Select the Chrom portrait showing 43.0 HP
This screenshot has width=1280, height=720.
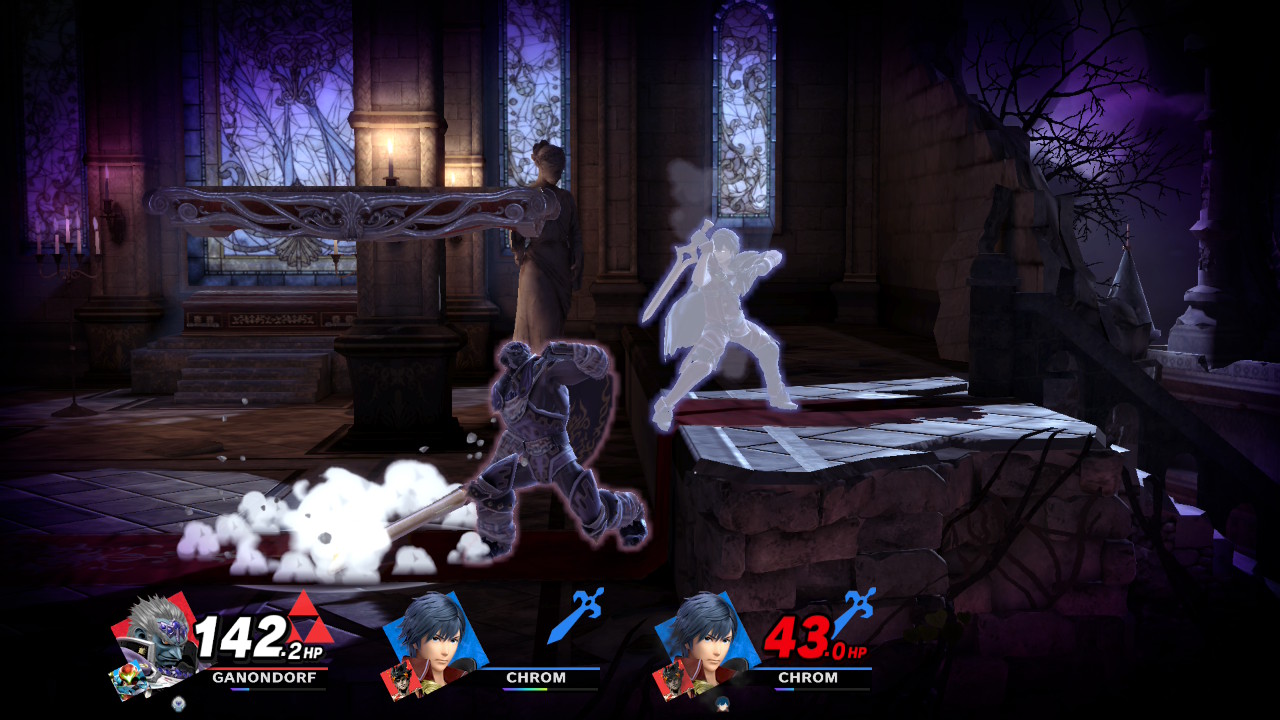[x=707, y=633]
